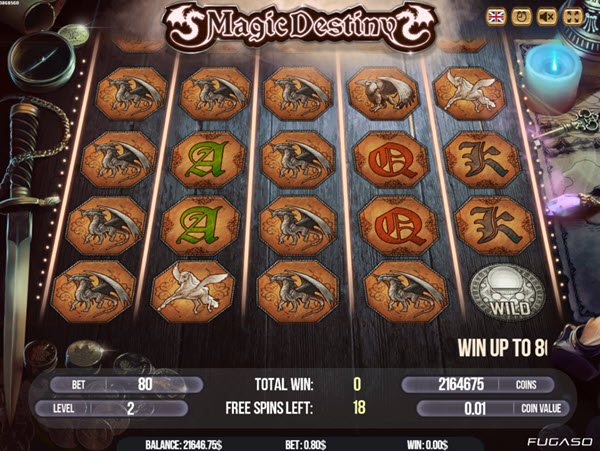600x451 pixels.
Task: Click the alarm clock icon button
Action: pos(521,16)
